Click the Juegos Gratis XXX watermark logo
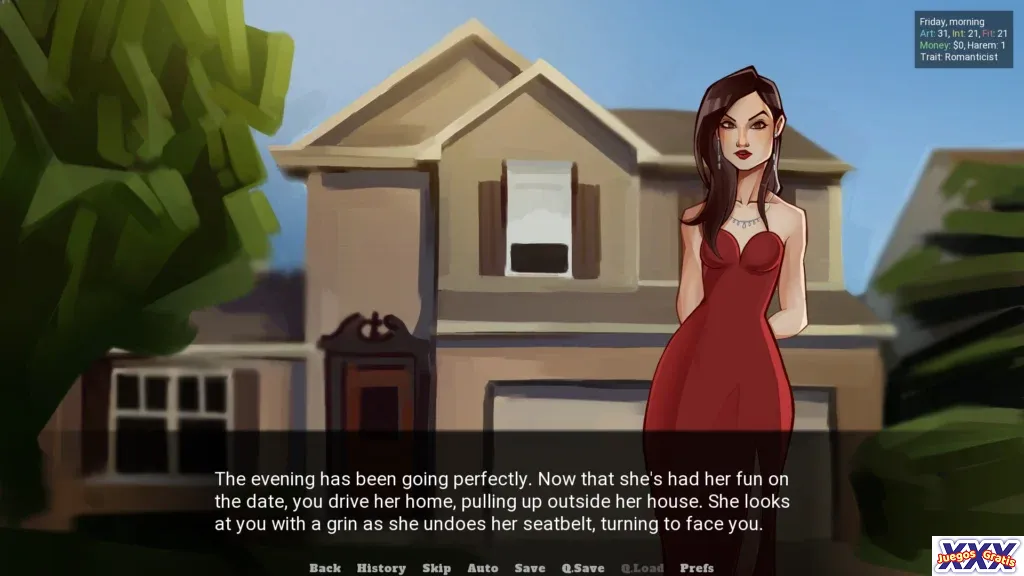Viewport: 1024px width, 576px height. click(x=977, y=555)
